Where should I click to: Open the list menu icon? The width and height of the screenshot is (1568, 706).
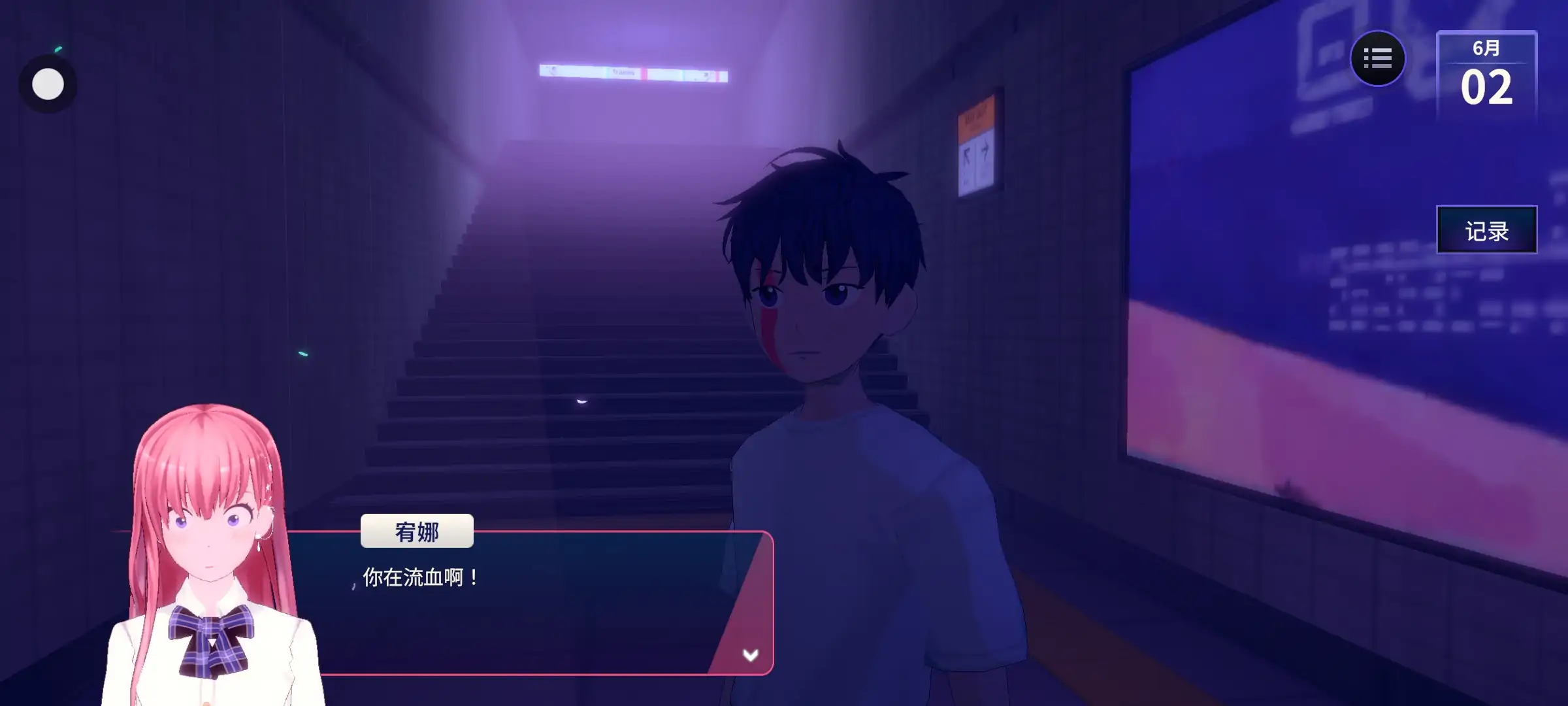point(1377,59)
